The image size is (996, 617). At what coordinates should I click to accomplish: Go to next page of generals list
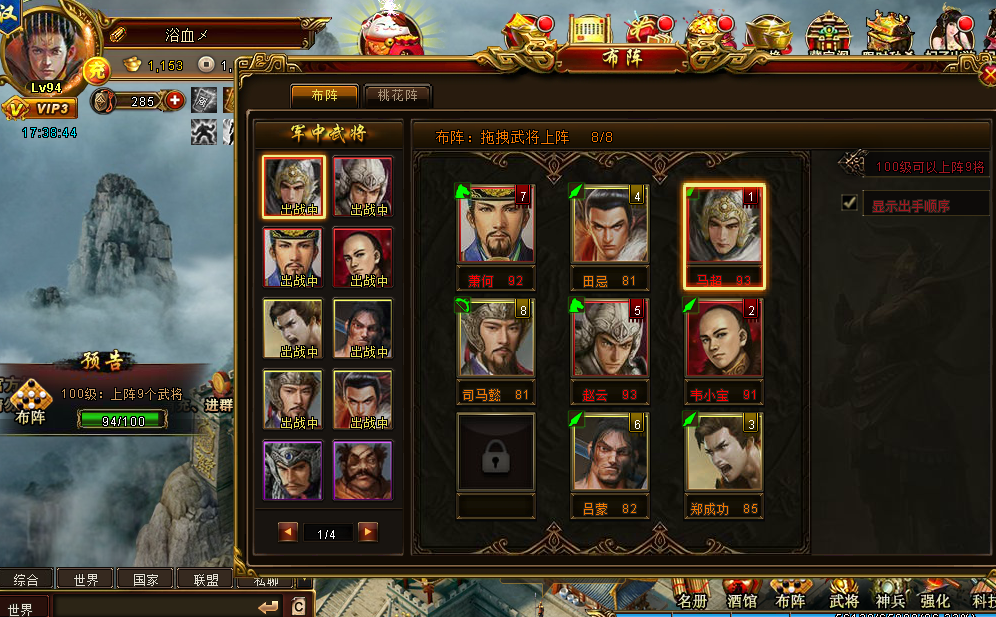(x=368, y=532)
